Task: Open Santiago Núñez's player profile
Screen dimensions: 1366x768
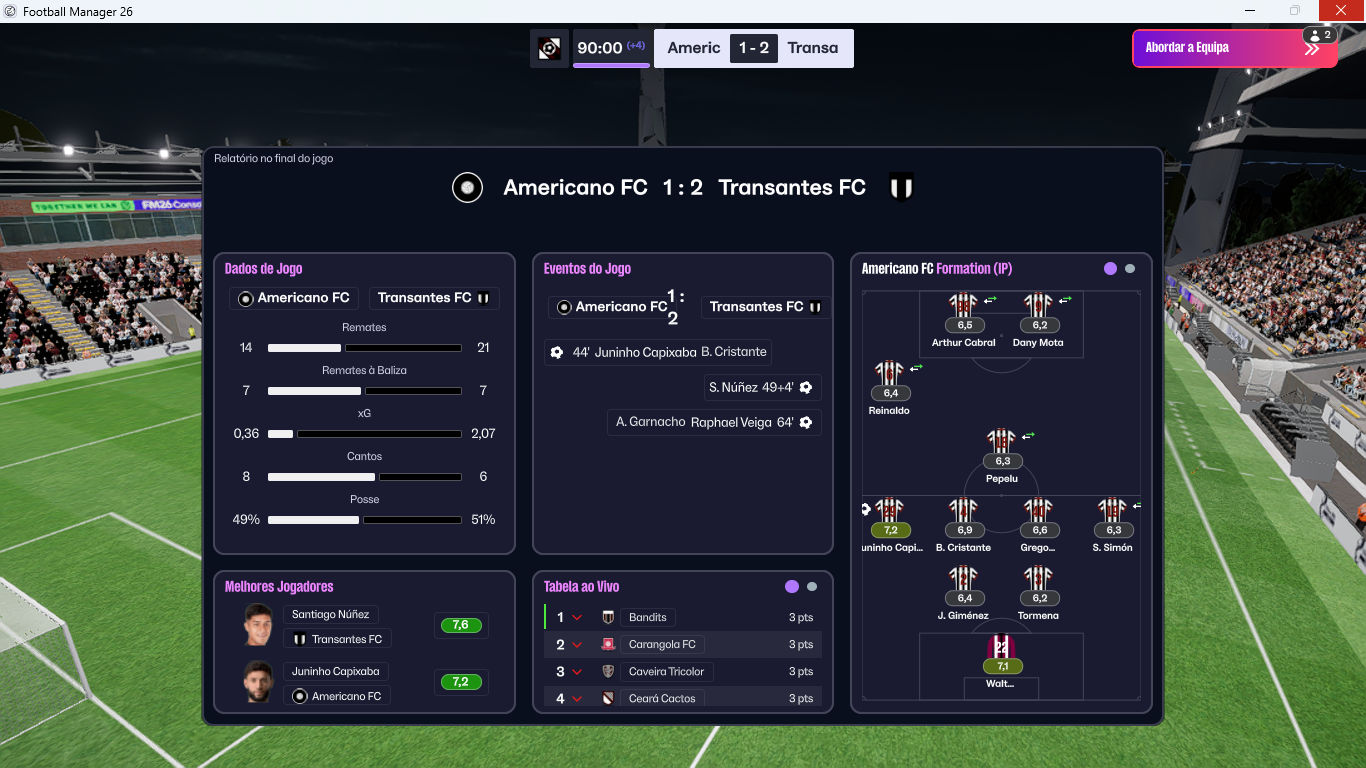Action: coord(330,615)
